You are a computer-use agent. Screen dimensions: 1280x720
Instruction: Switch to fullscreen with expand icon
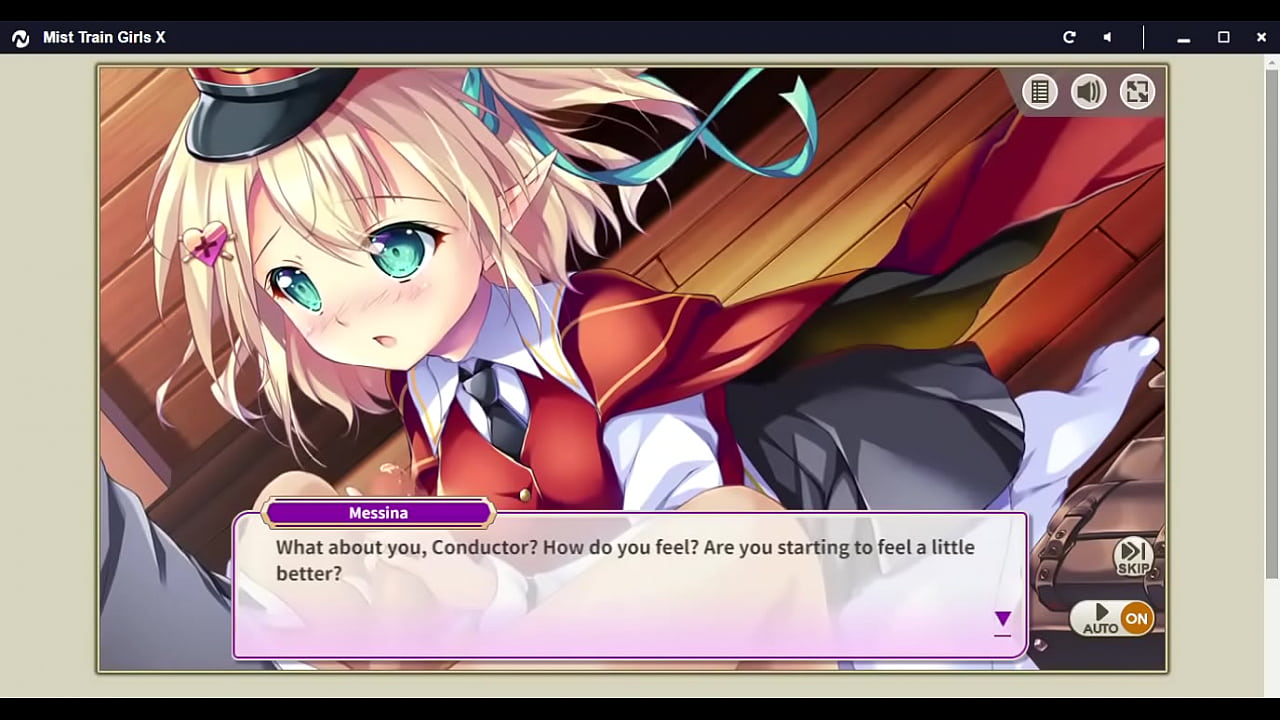pos(1137,92)
